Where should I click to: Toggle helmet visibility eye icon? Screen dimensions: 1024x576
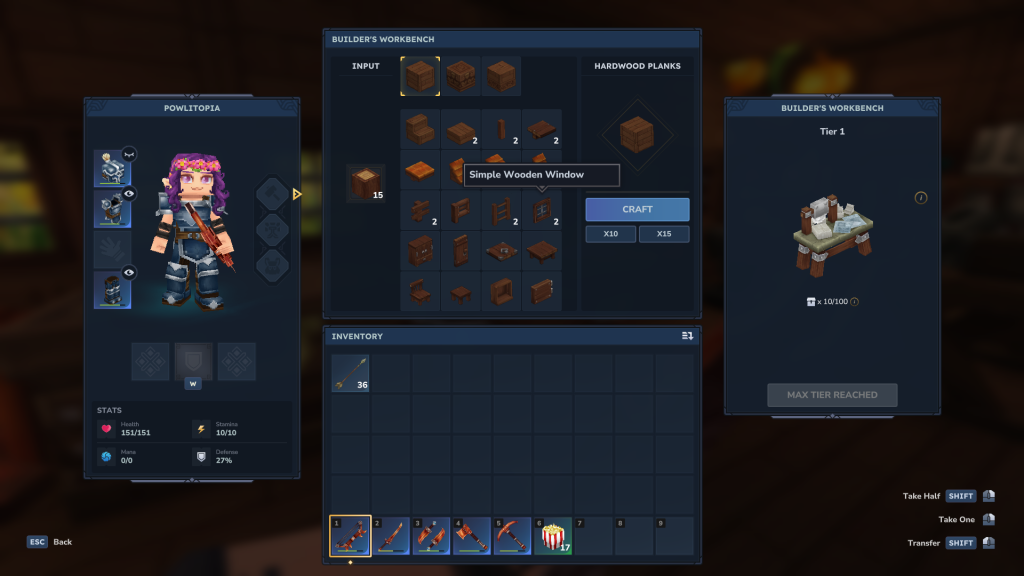130,154
